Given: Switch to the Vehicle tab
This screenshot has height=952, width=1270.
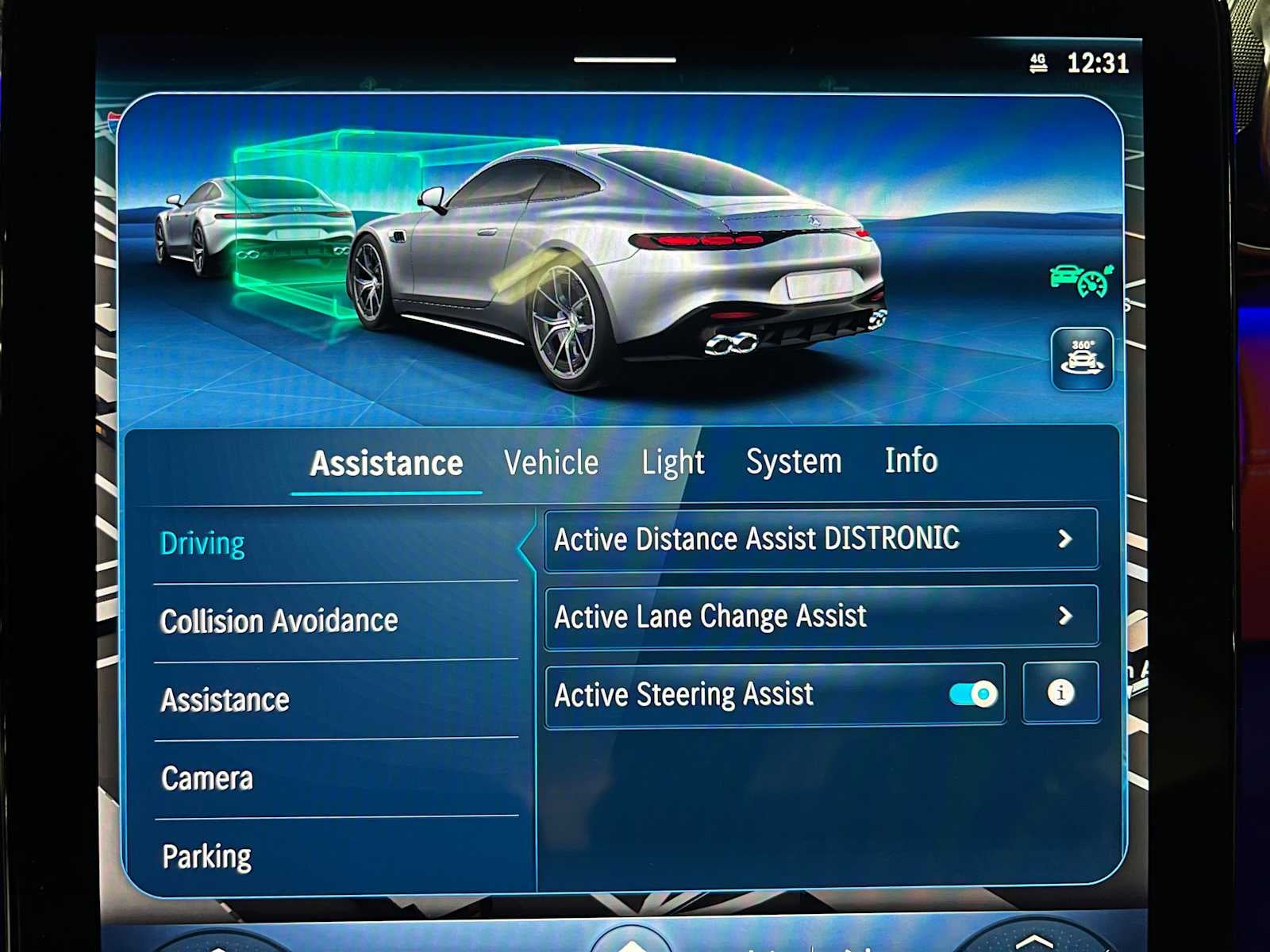Looking at the screenshot, I should pyautogui.click(x=552, y=462).
